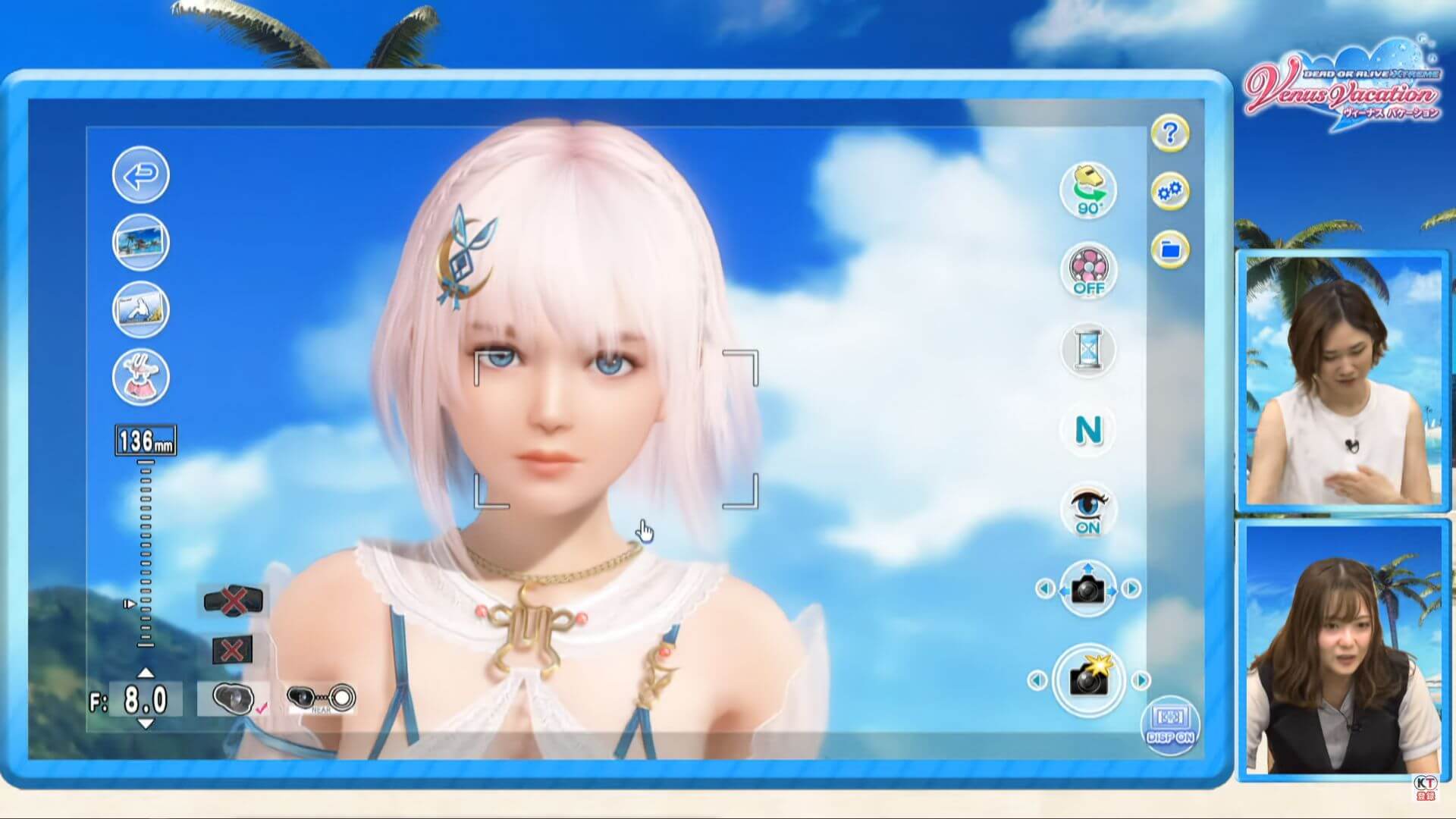Image resolution: width=1456 pixels, height=819 pixels.
Task: Open the folder album button
Action: [1170, 249]
